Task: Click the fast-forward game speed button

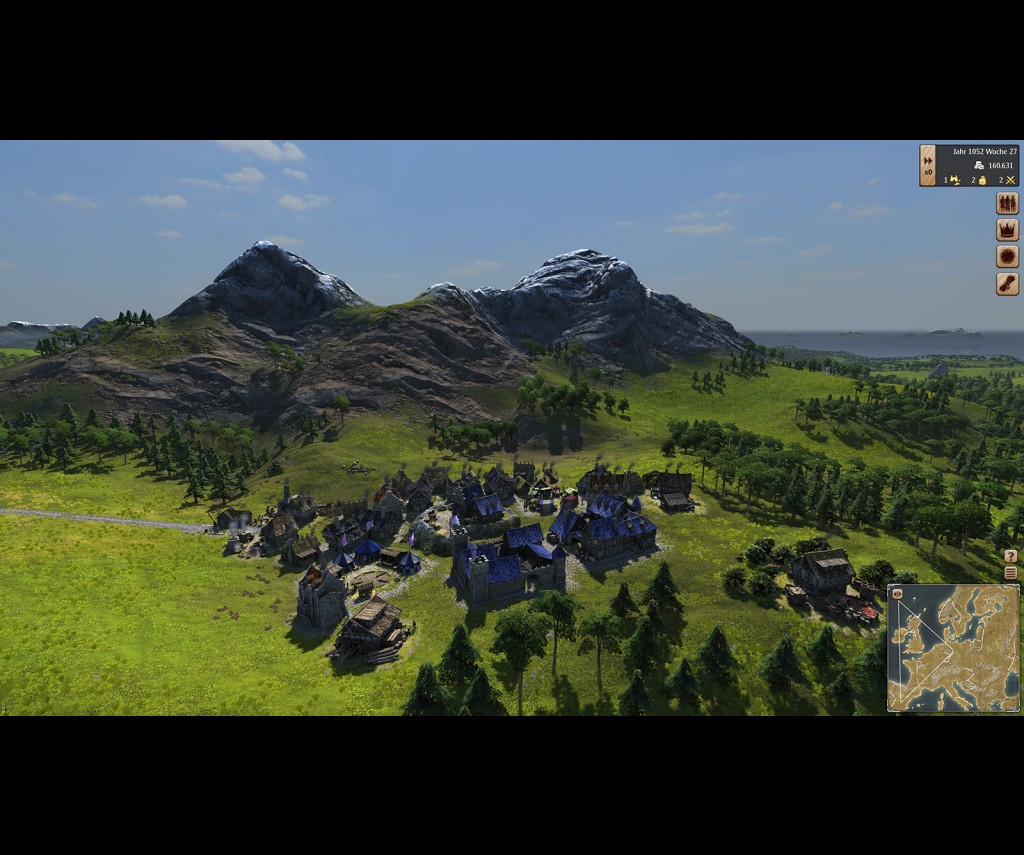Action: 928,160
